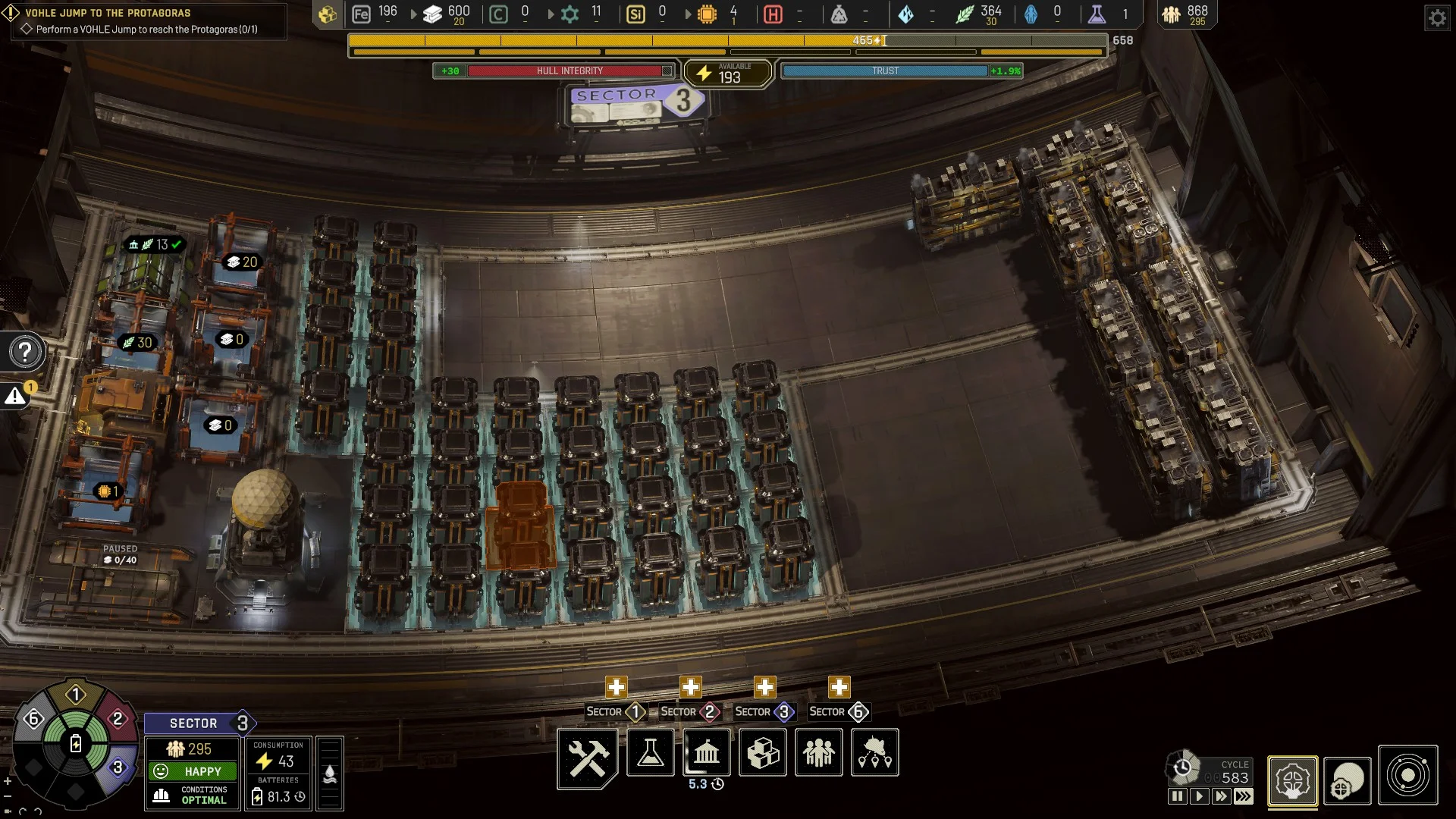
Task: Open the sector specialization map-pins menu
Action: [x=875, y=753]
